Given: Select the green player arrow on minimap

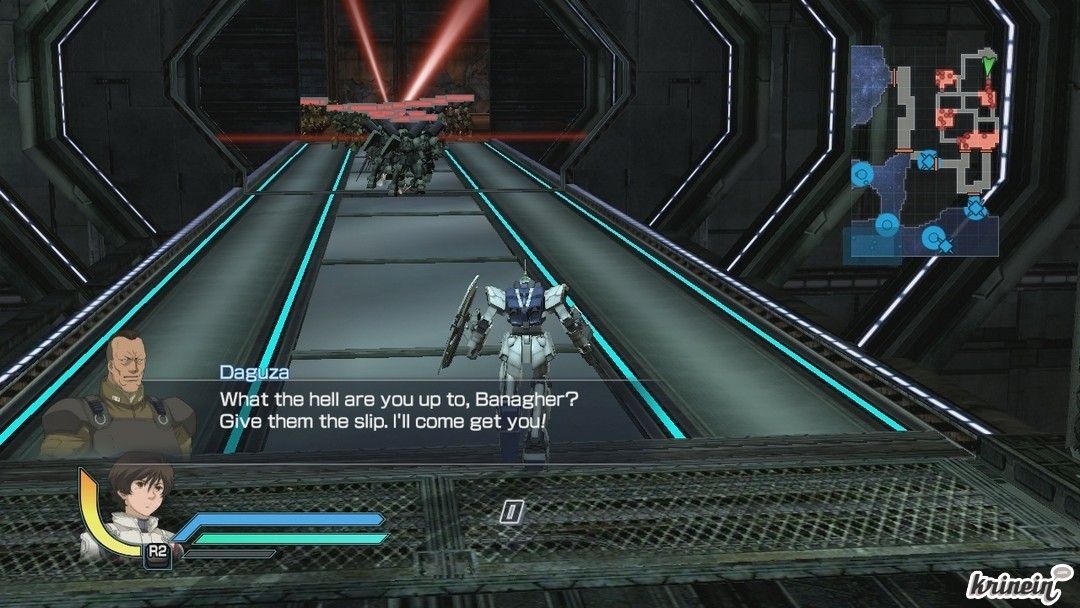Looking at the screenshot, I should coord(989,66).
